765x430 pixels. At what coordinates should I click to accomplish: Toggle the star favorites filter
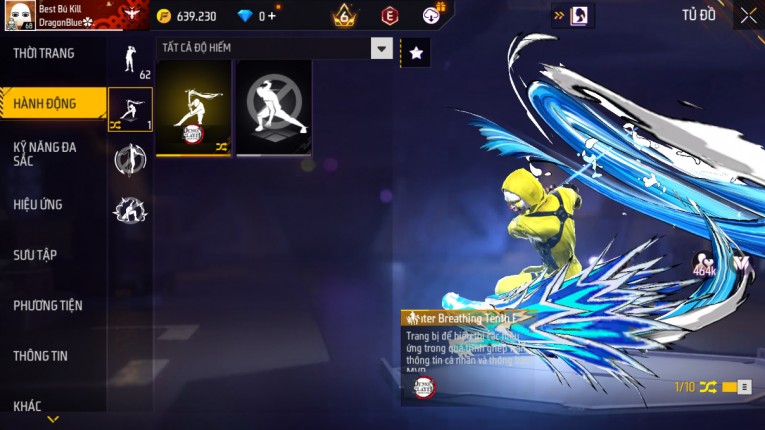pyautogui.click(x=416, y=53)
